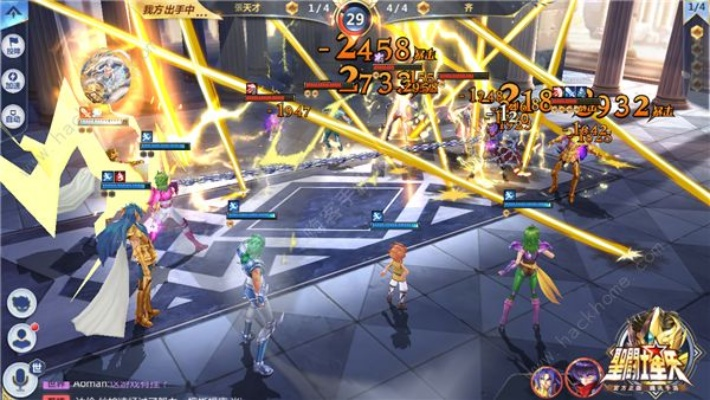The width and height of the screenshot is (710, 400).
Task: Collapse the left menu with the up arrow
Action: 13,12
